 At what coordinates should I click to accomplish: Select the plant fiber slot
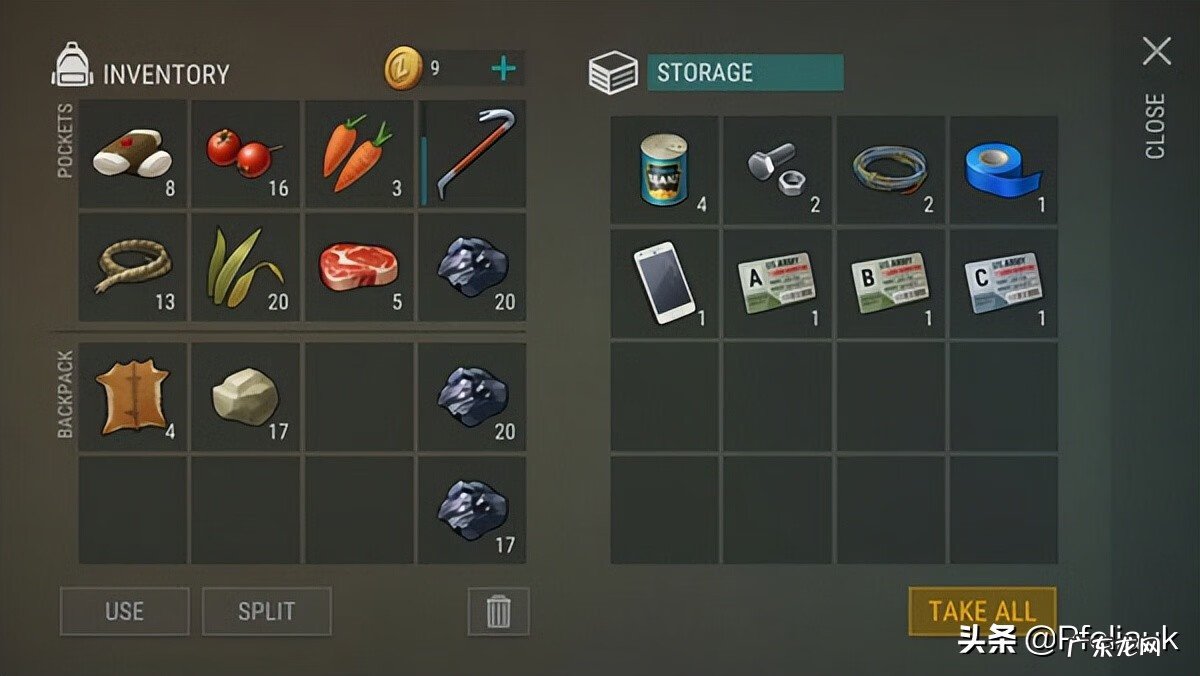[246, 267]
